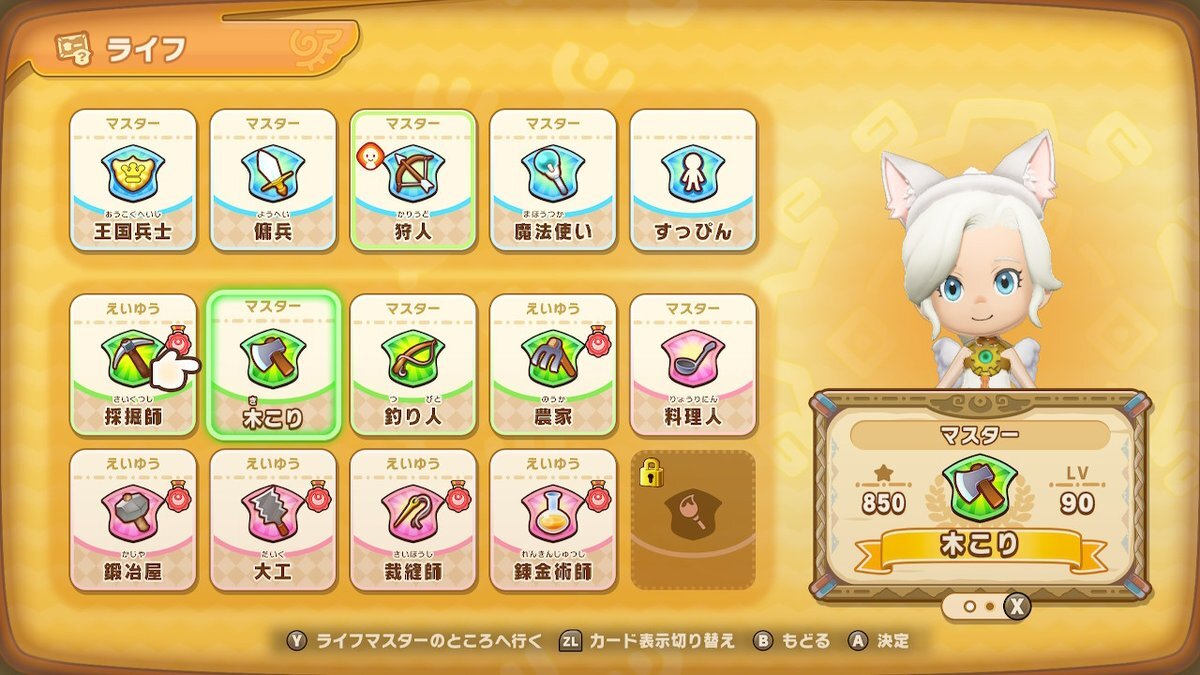
Task: Pick the 魔法使い life card
Action: [x=552, y=180]
